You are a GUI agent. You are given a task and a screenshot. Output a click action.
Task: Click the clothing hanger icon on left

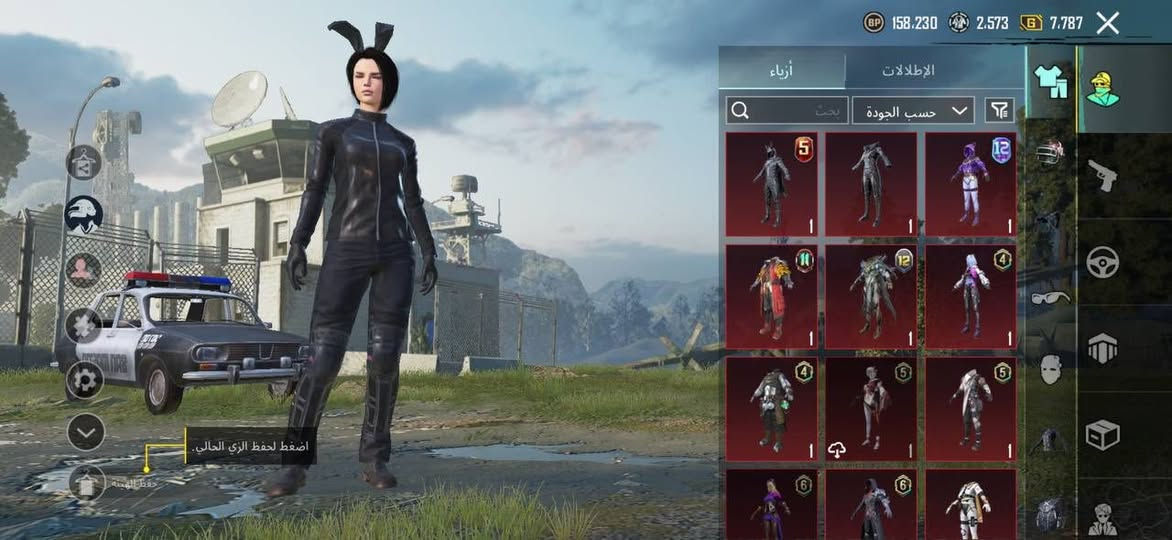pyautogui.click(x=84, y=161)
